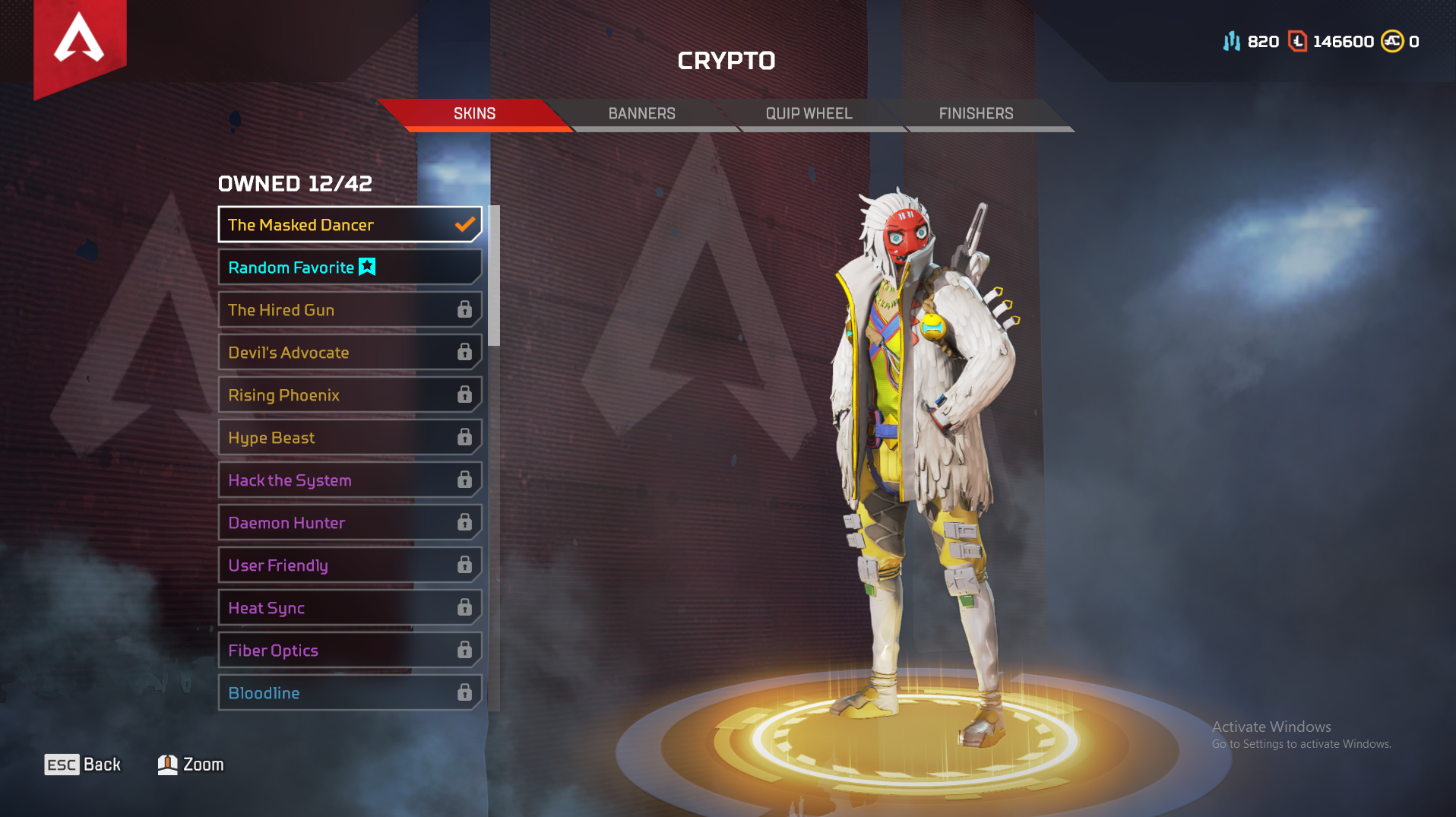Open the Quip Wheel tab

(x=808, y=112)
